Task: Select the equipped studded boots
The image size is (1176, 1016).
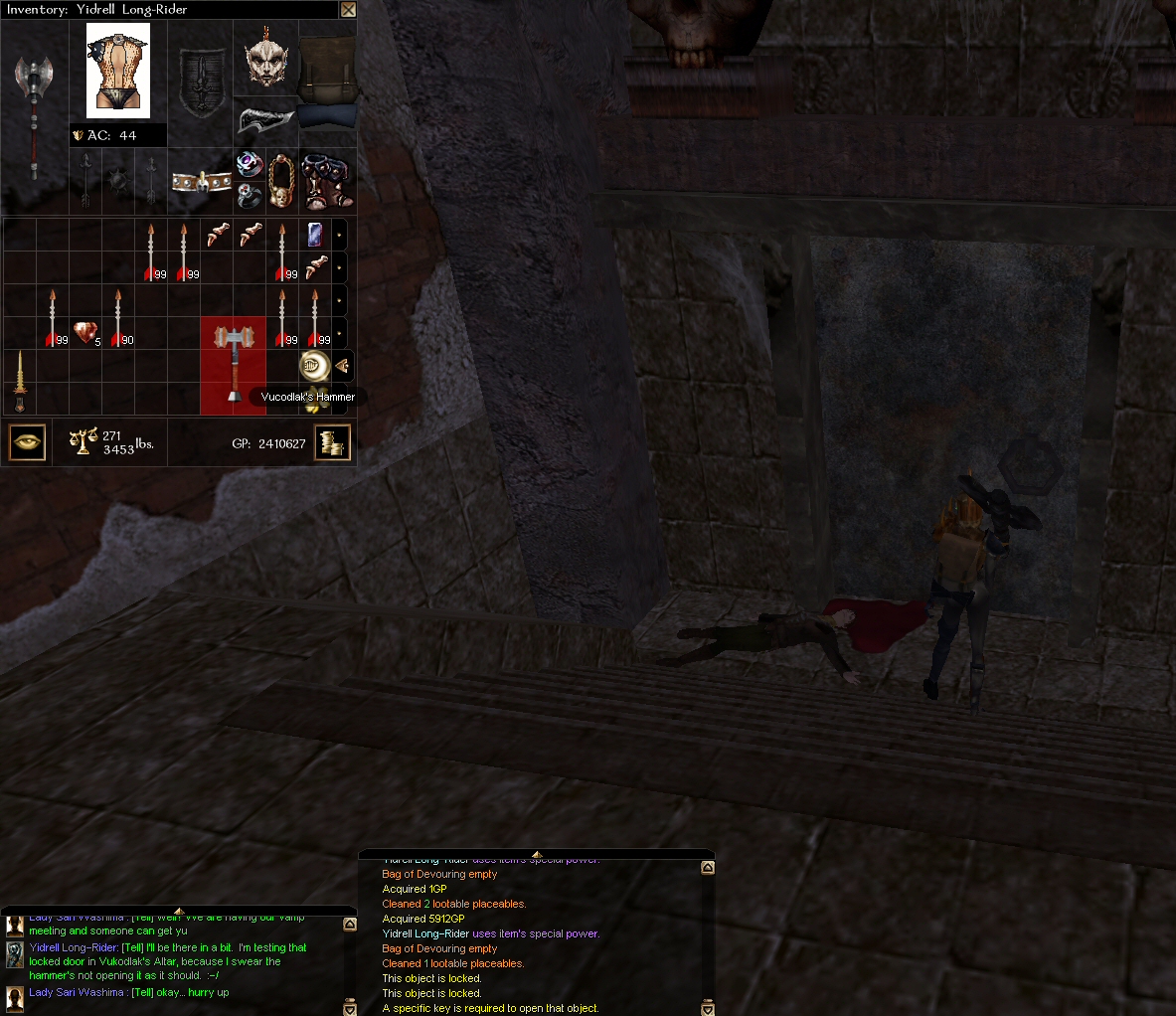Action: click(x=326, y=181)
